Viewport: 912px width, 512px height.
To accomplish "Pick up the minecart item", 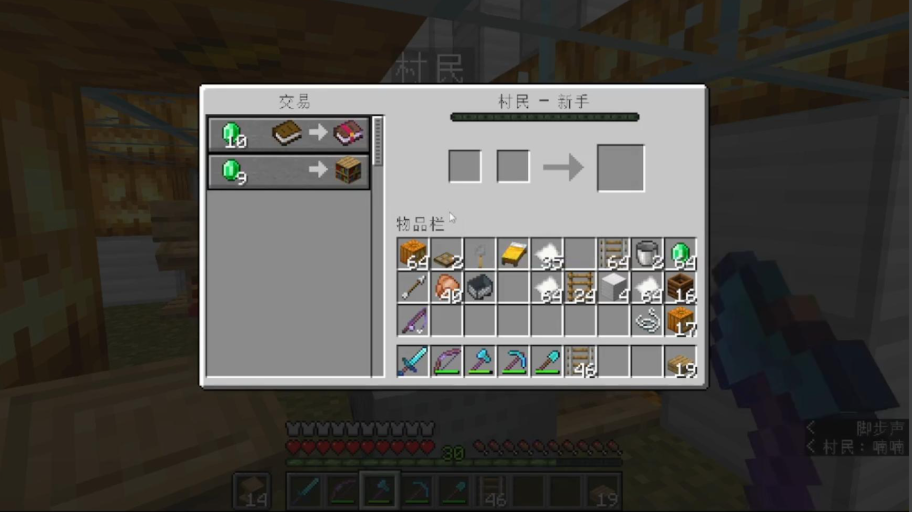I will (479, 288).
